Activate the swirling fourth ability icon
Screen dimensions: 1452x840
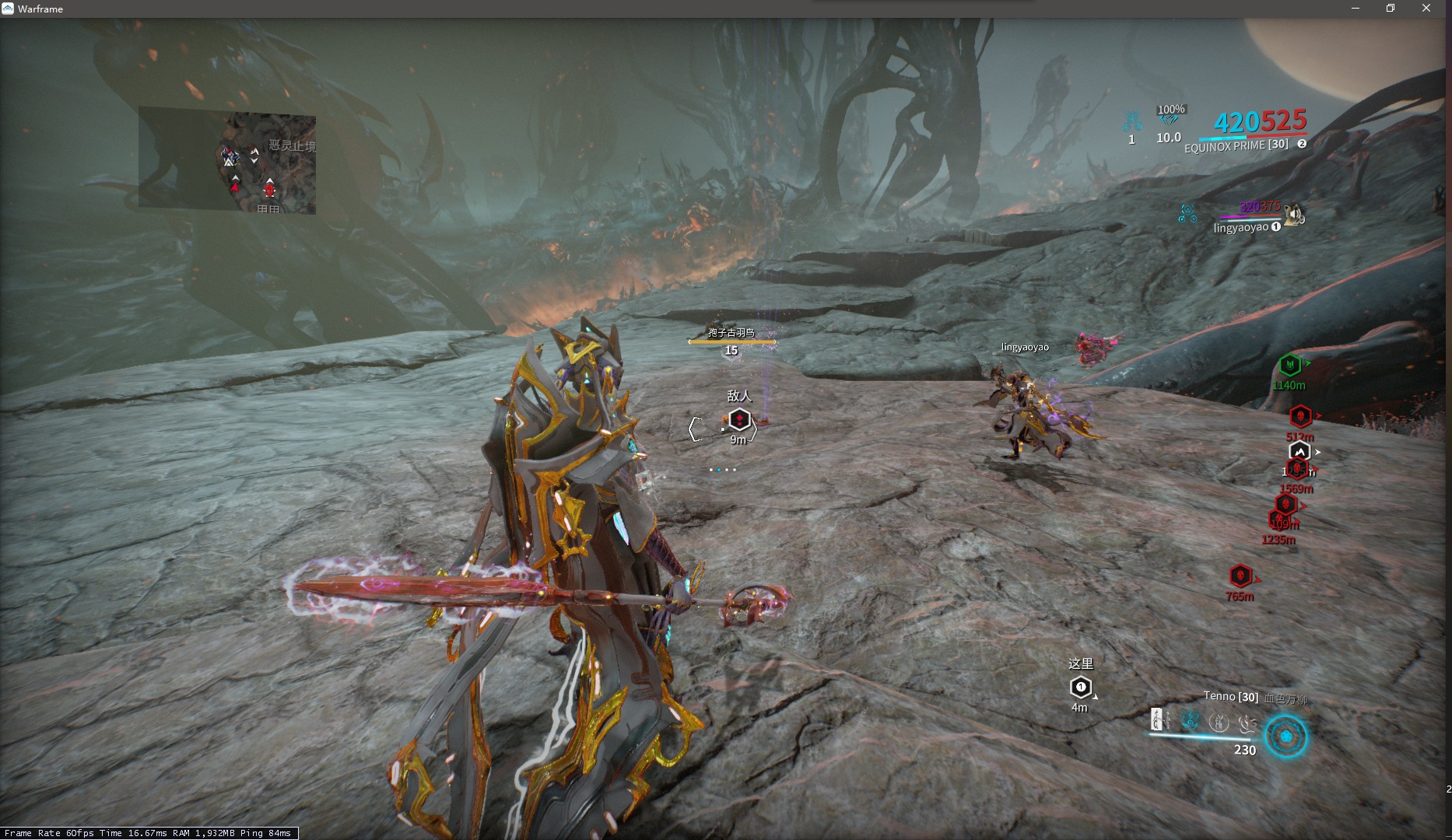coord(1247,723)
